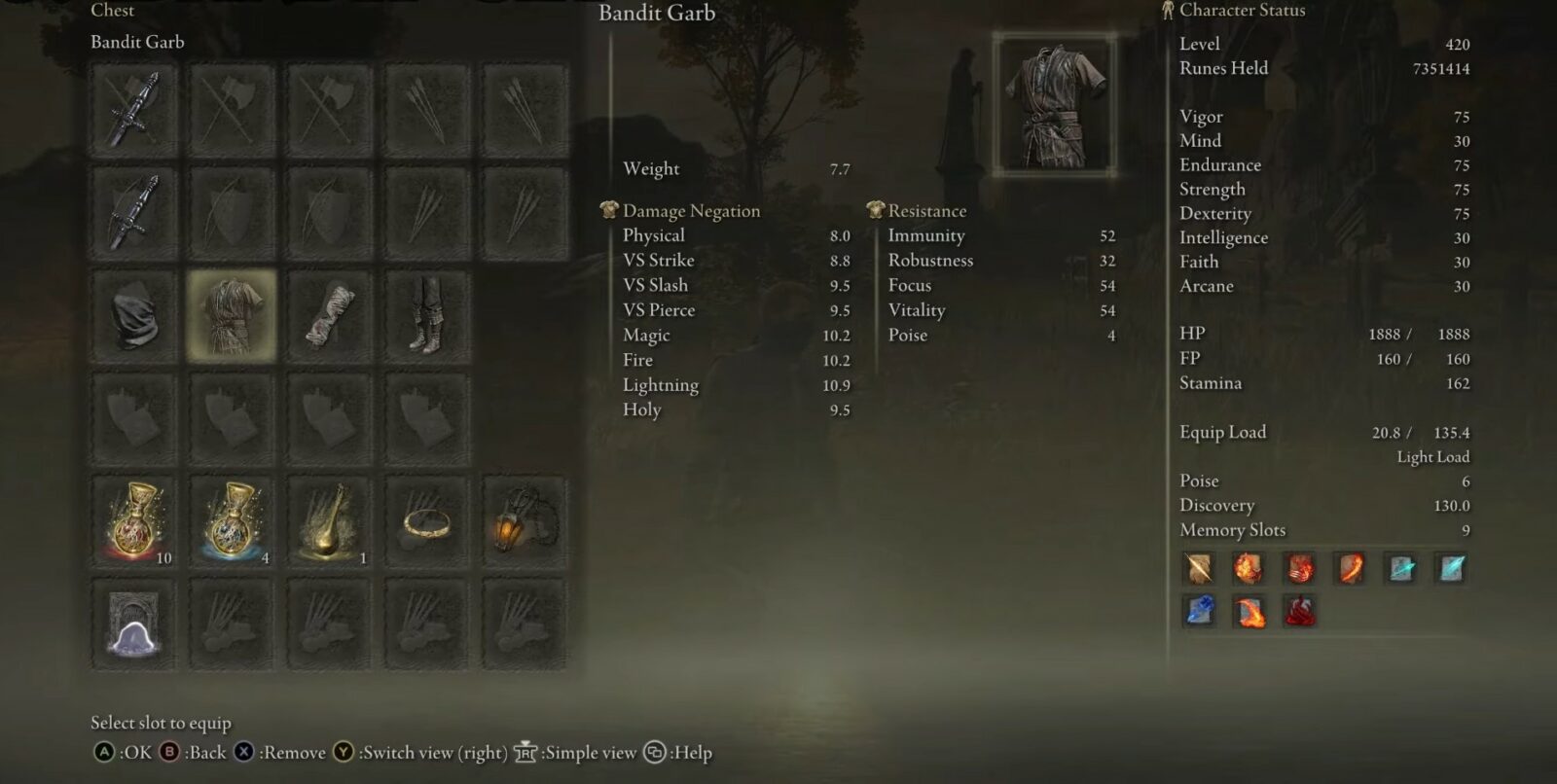The image size is (1557, 784).
Task: Open the spirit jellyfish ashes pouch slot
Action: (134, 624)
